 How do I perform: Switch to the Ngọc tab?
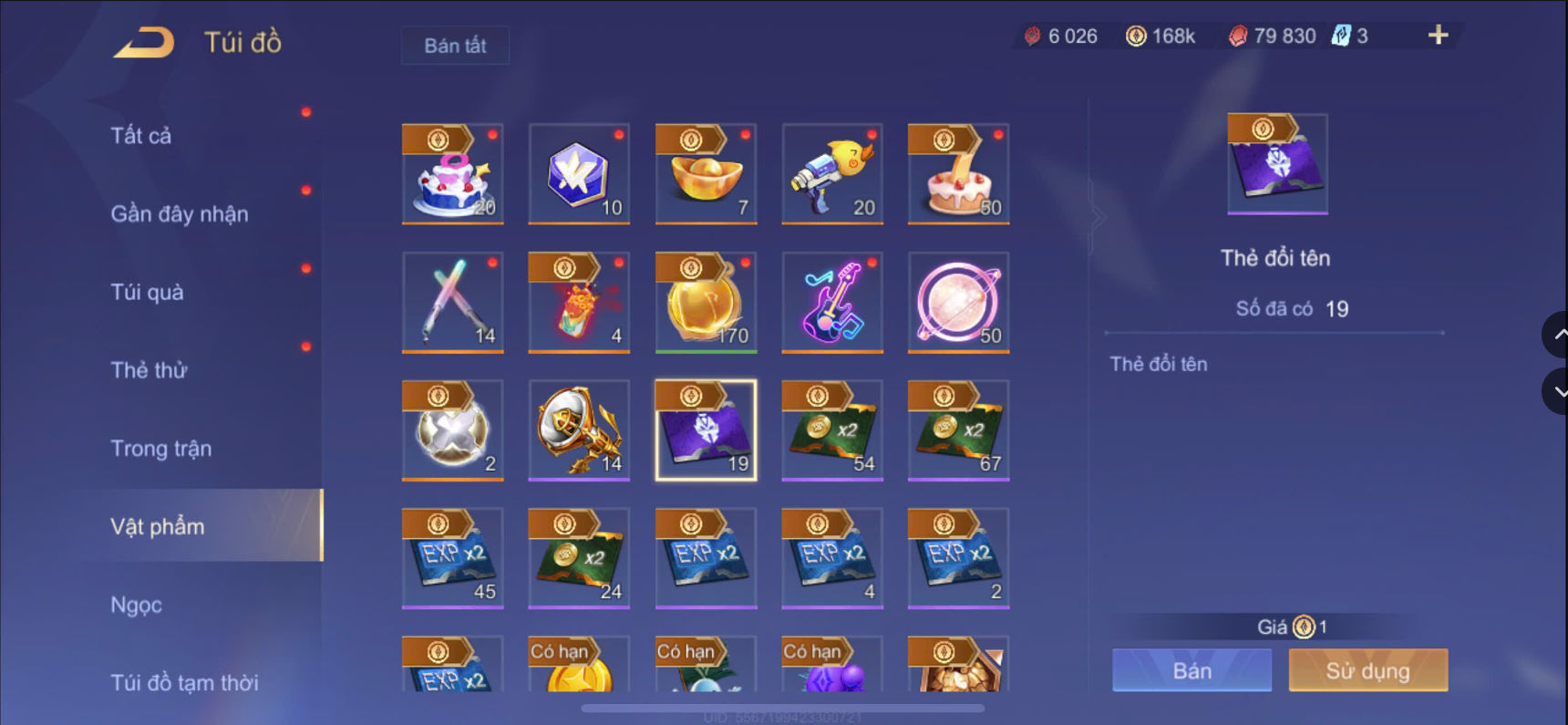tap(135, 604)
